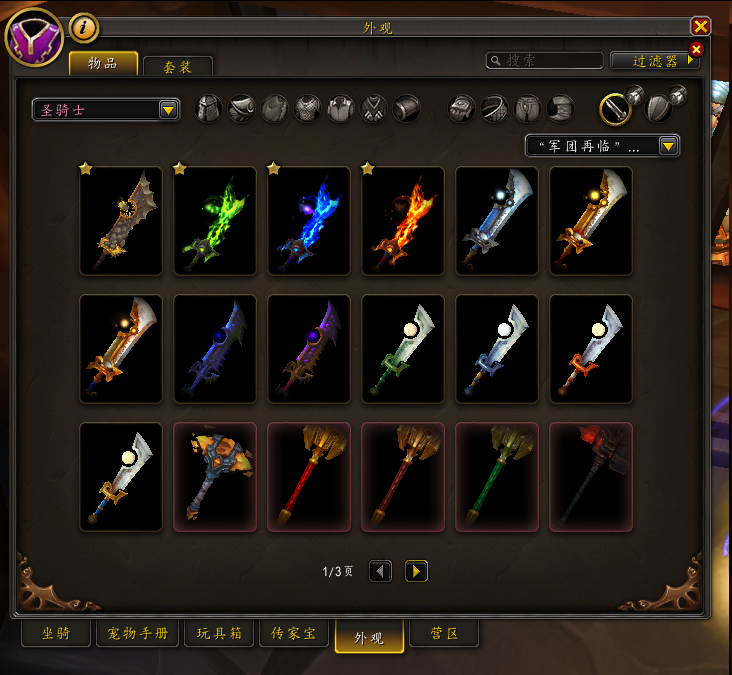732x675 pixels.
Task: Select the gloves armor slot icon
Action: (x=462, y=108)
